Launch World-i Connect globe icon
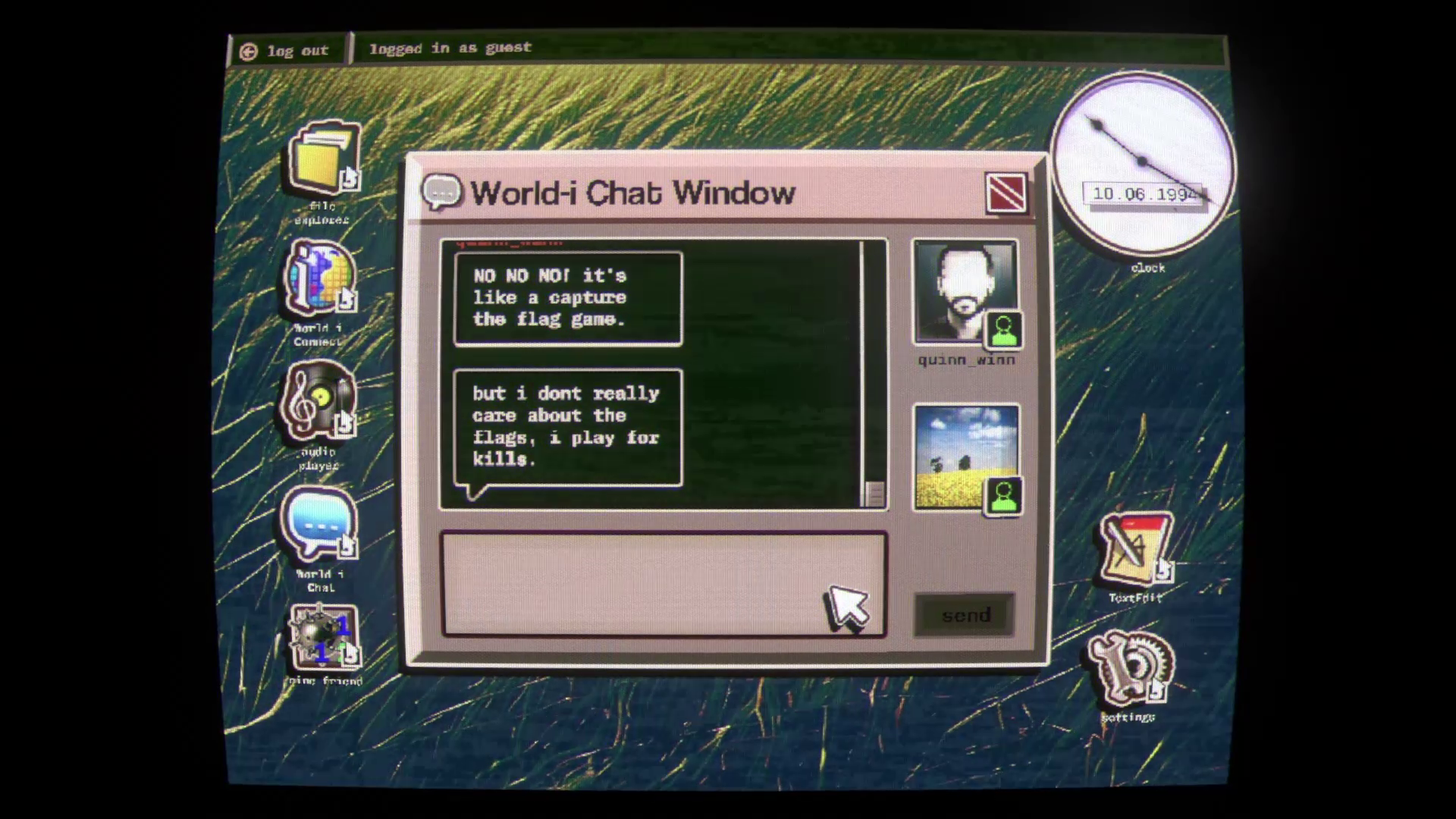1456x819 pixels. coord(321,279)
